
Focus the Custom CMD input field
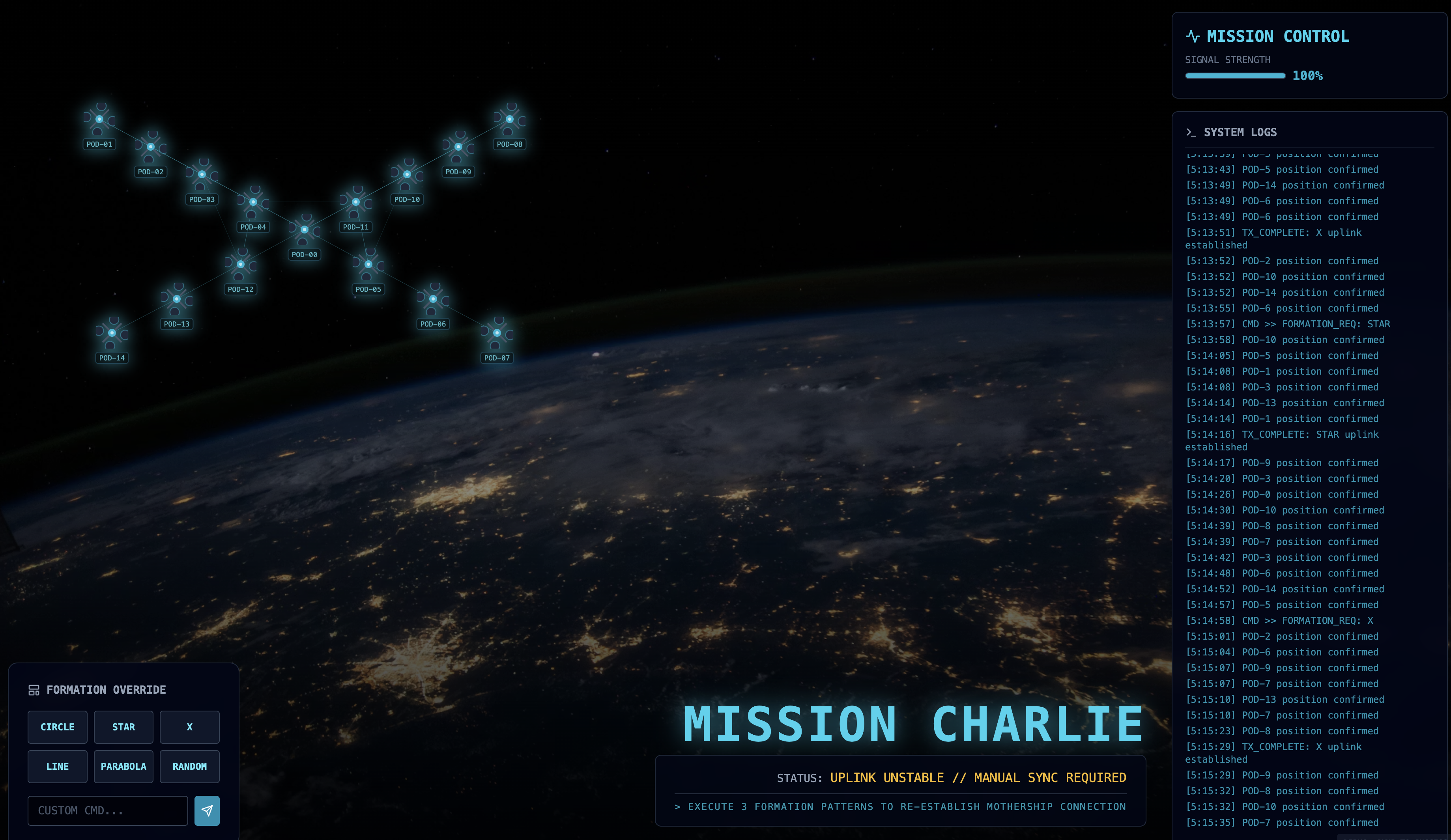tap(108, 811)
